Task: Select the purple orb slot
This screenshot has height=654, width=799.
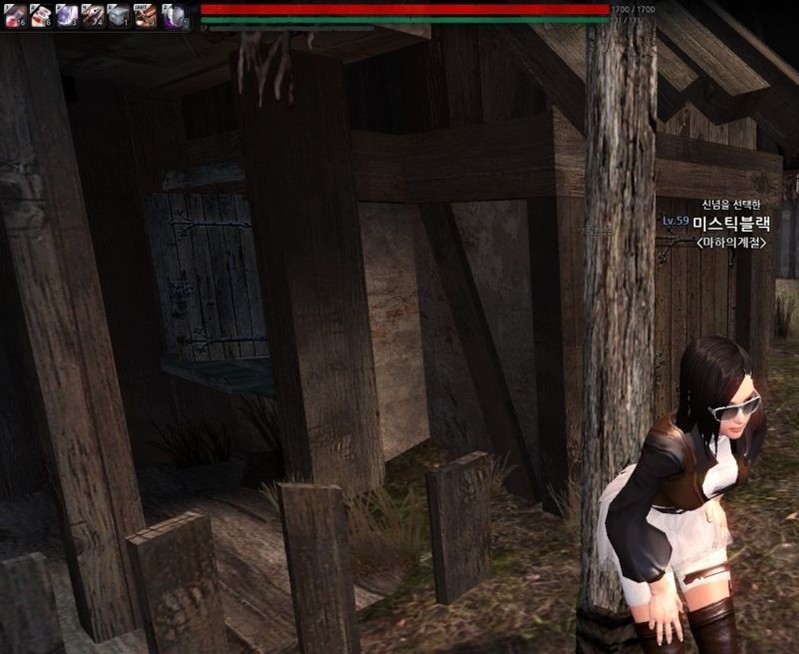Action: coord(172,15)
